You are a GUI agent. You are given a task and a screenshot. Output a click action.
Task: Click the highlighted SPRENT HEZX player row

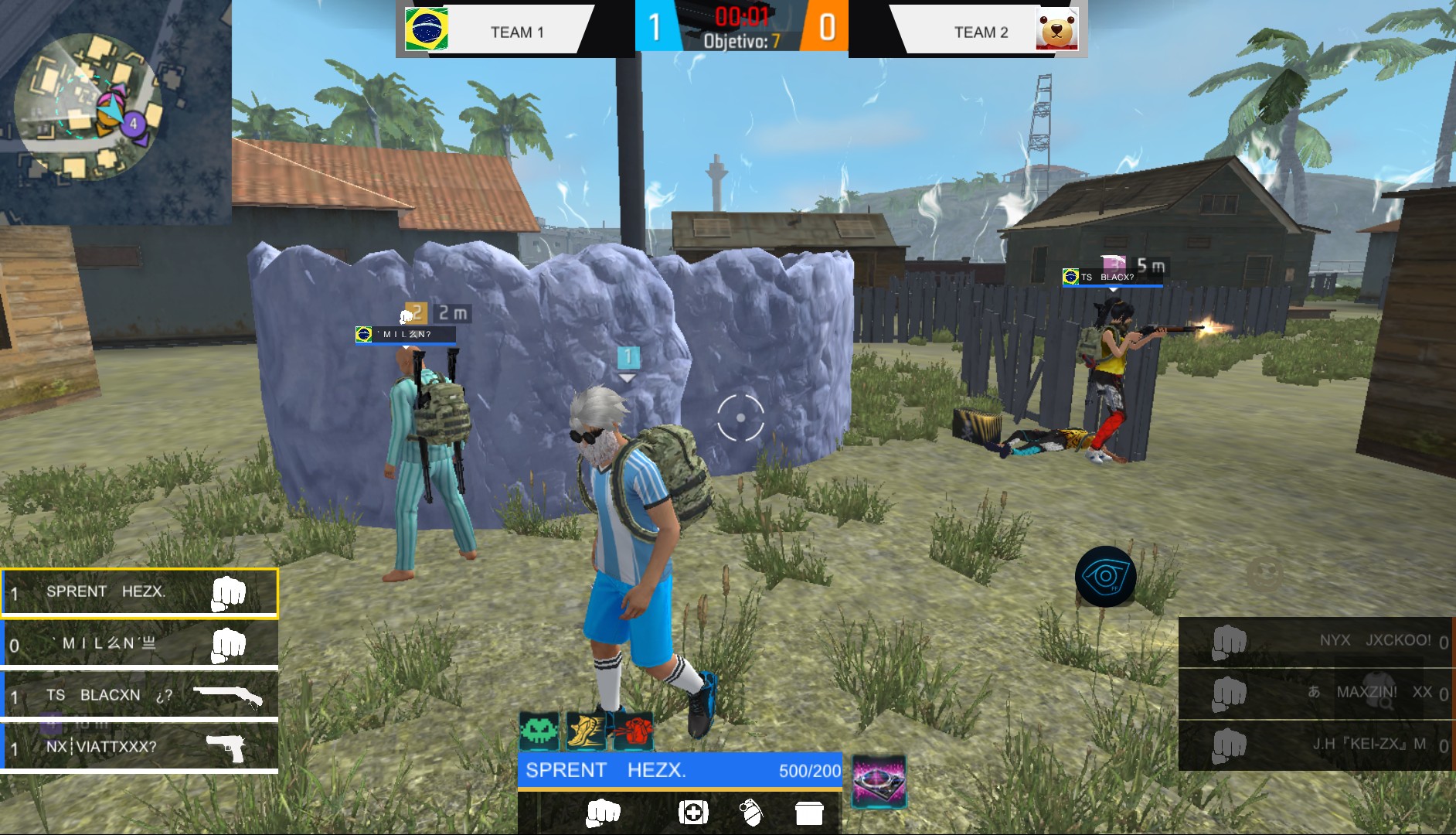pyautogui.click(x=138, y=593)
